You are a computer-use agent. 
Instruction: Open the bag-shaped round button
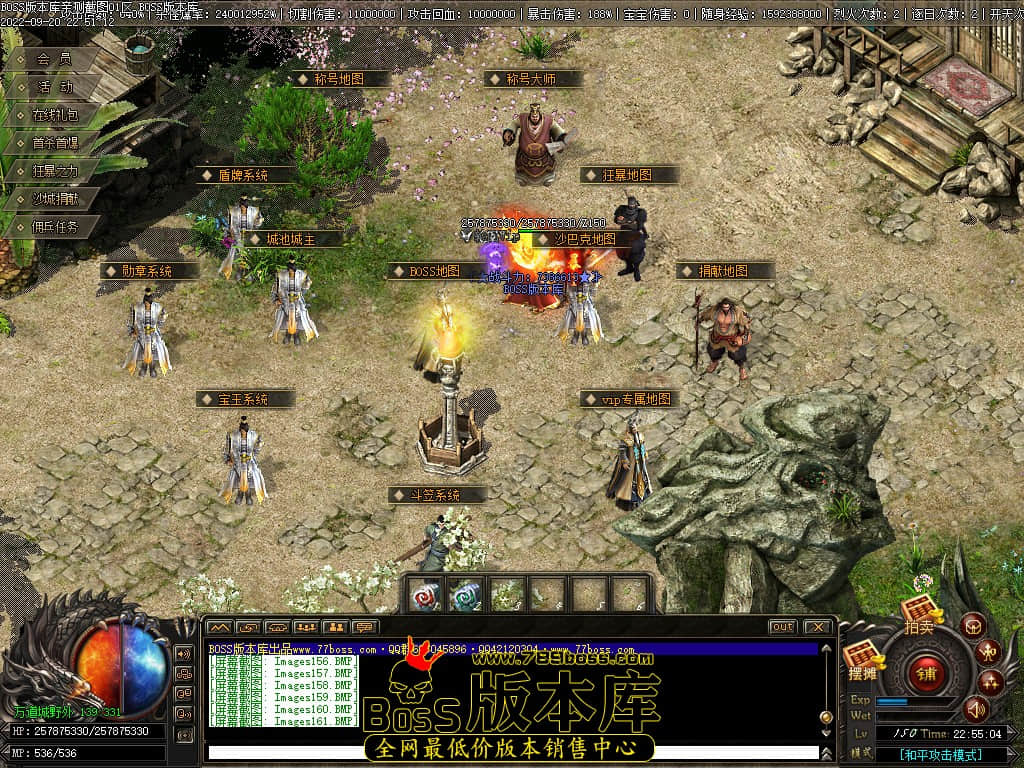click(x=972, y=626)
